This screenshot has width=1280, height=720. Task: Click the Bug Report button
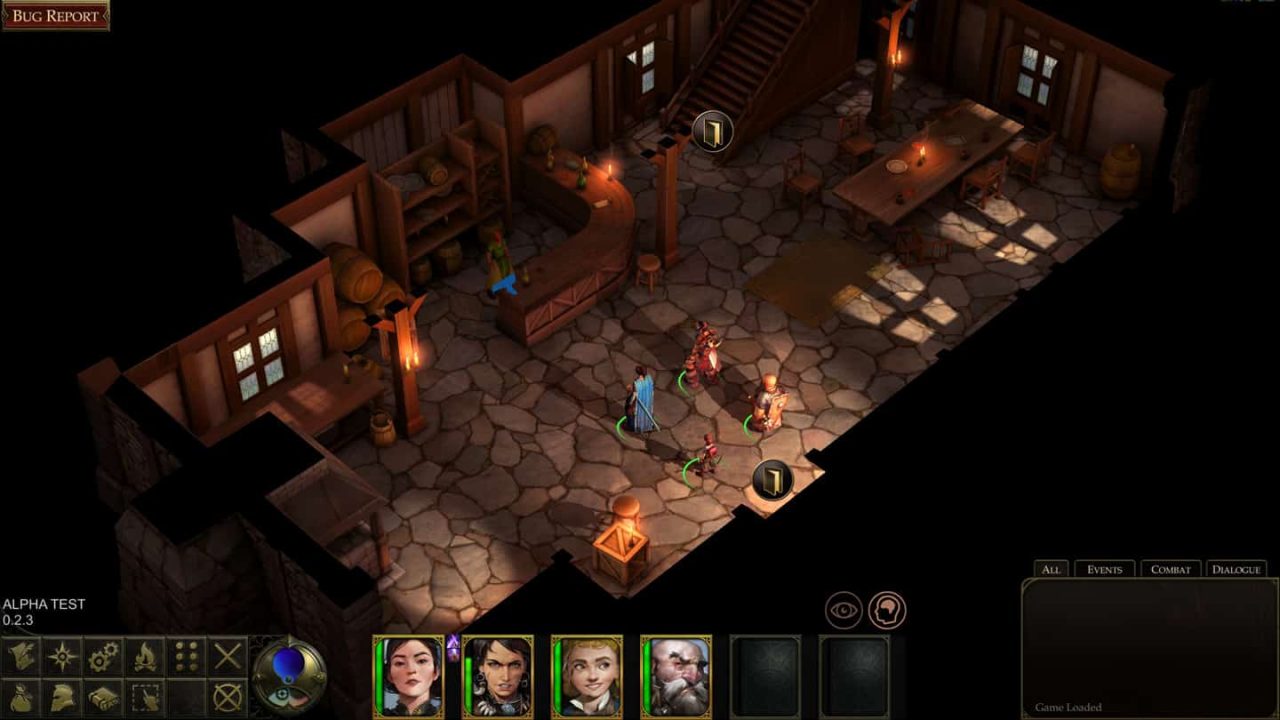57,15
